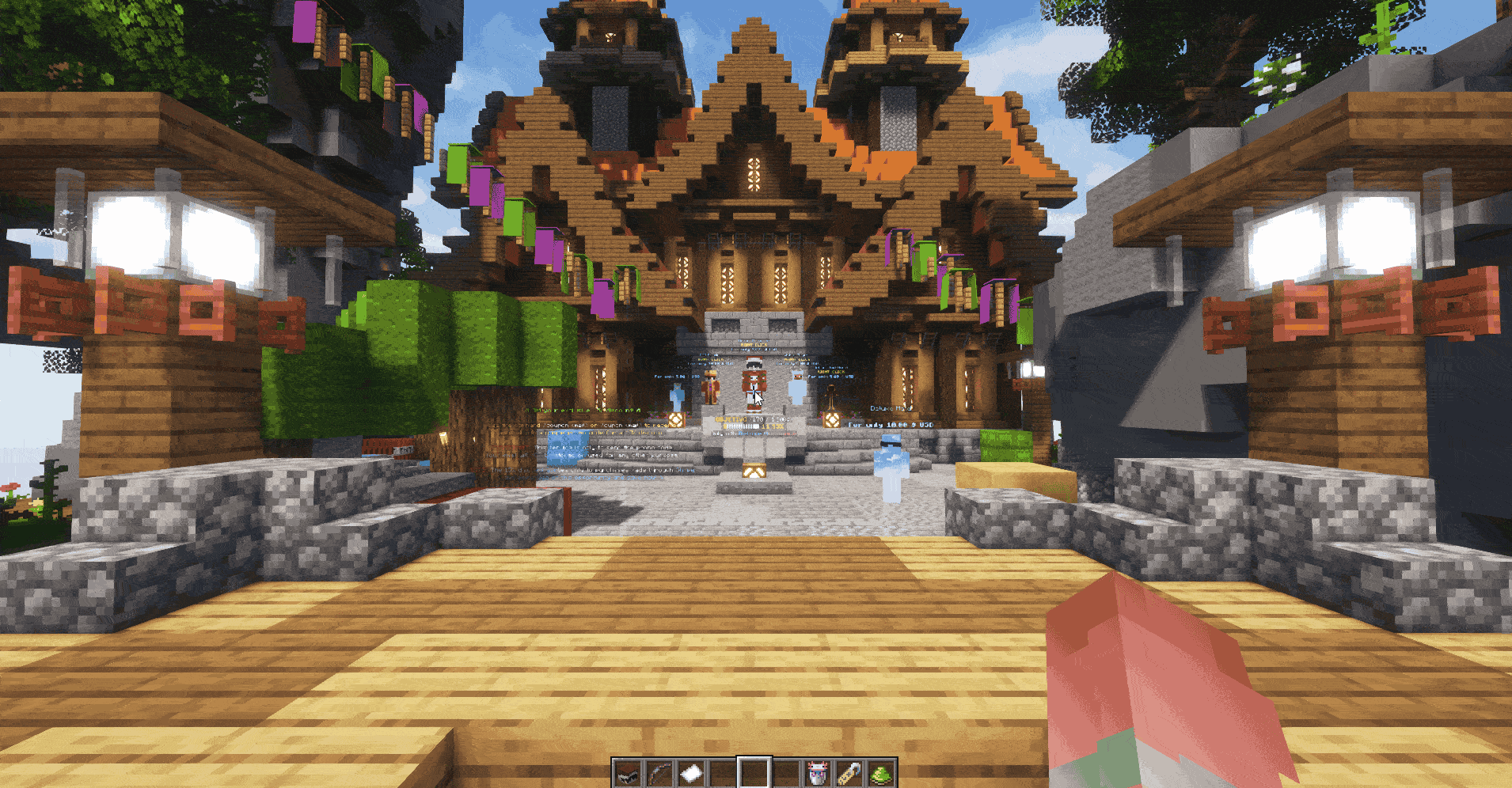
Task: Click the glowing lantern on the left staircase
Action: (x=677, y=421)
